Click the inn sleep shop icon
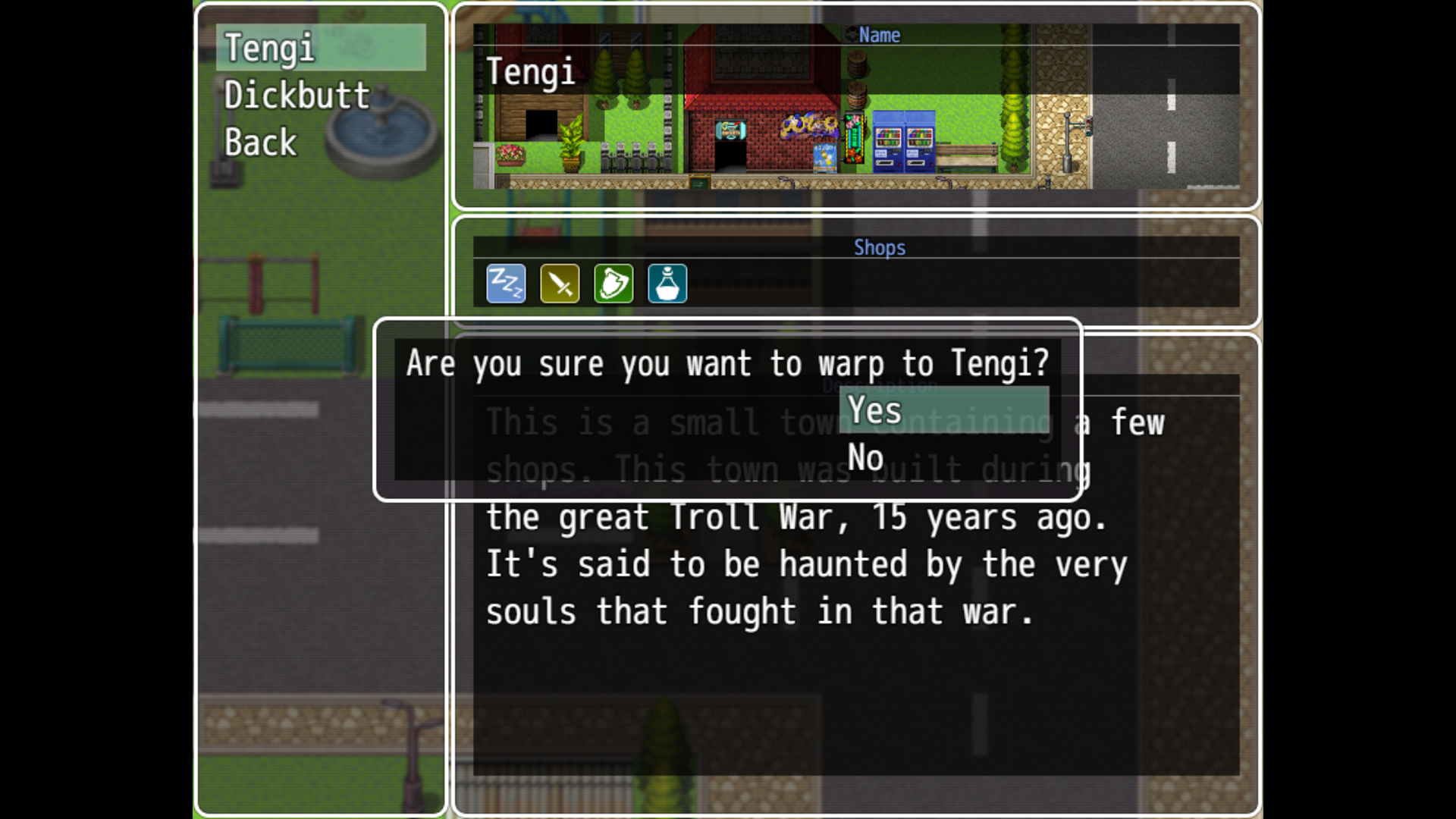Viewport: 1456px width, 819px height. click(x=506, y=284)
